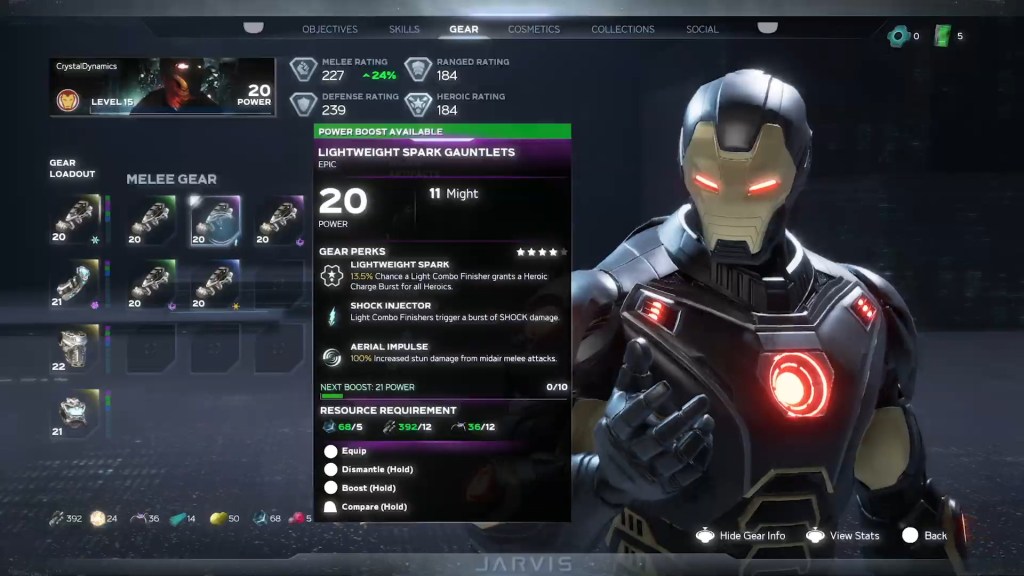Open the Objectives tab
Screen dimensions: 1024x576
click(330, 29)
